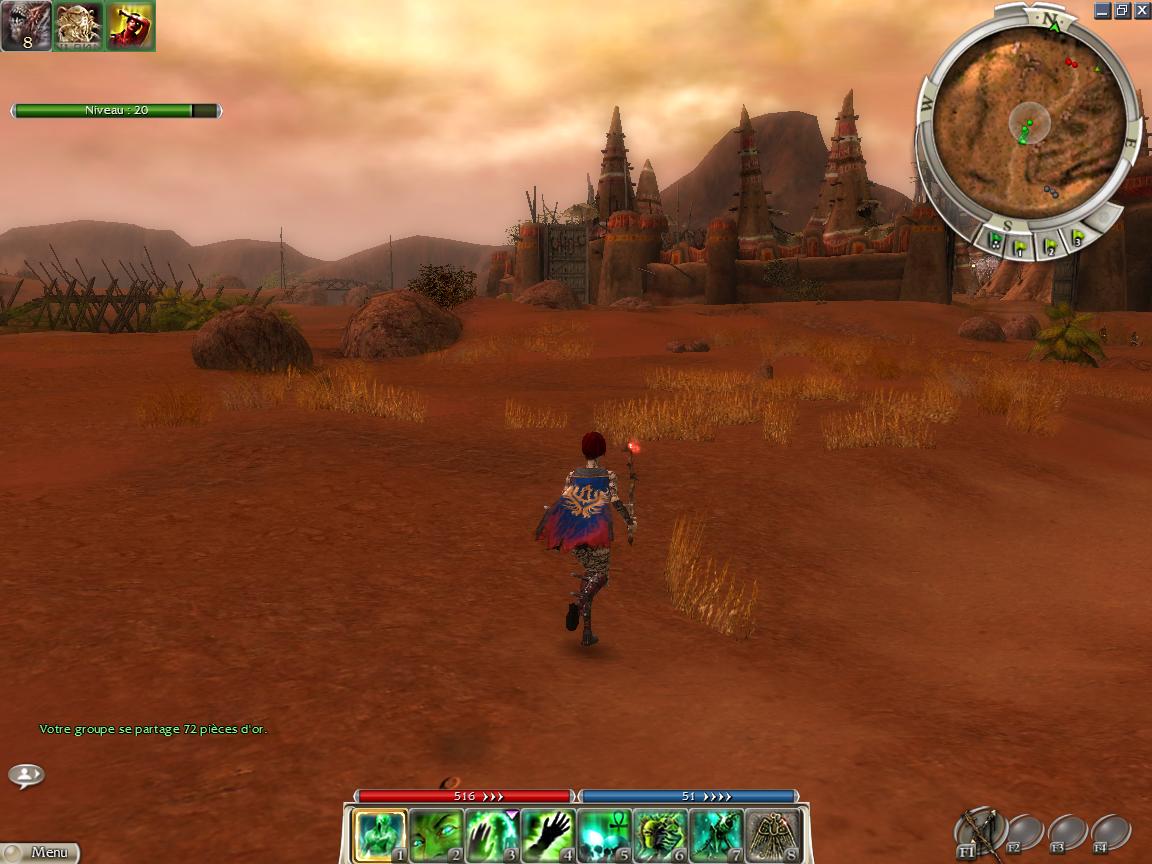The width and height of the screenshot is (1152, 864).
Task: Set the hero 3 flag on the compass
Action: tap(1077, 239)
